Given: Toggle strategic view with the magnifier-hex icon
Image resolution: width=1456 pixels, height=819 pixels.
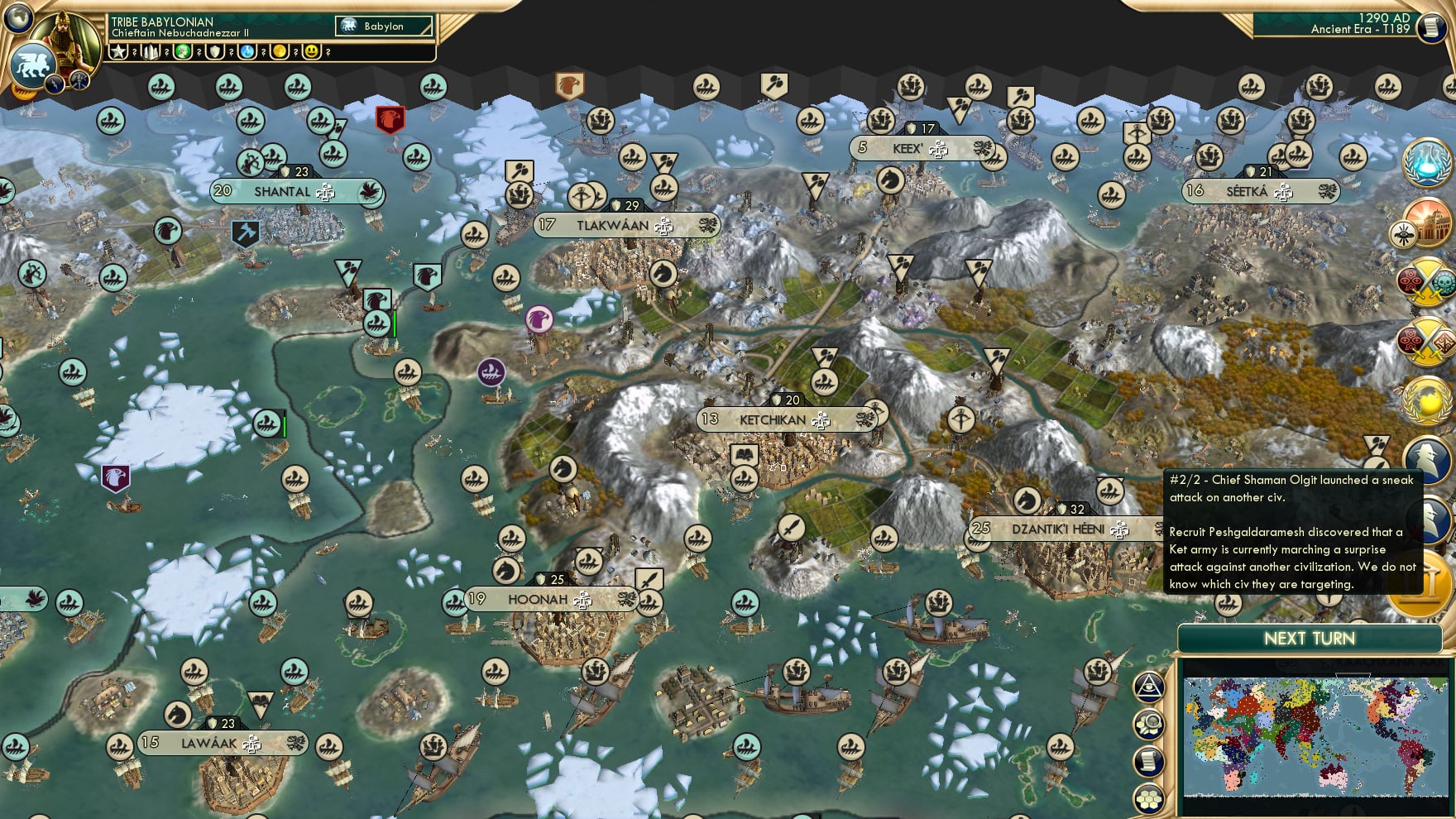Looking at the screenshot, I should [x=1148, y=724].
